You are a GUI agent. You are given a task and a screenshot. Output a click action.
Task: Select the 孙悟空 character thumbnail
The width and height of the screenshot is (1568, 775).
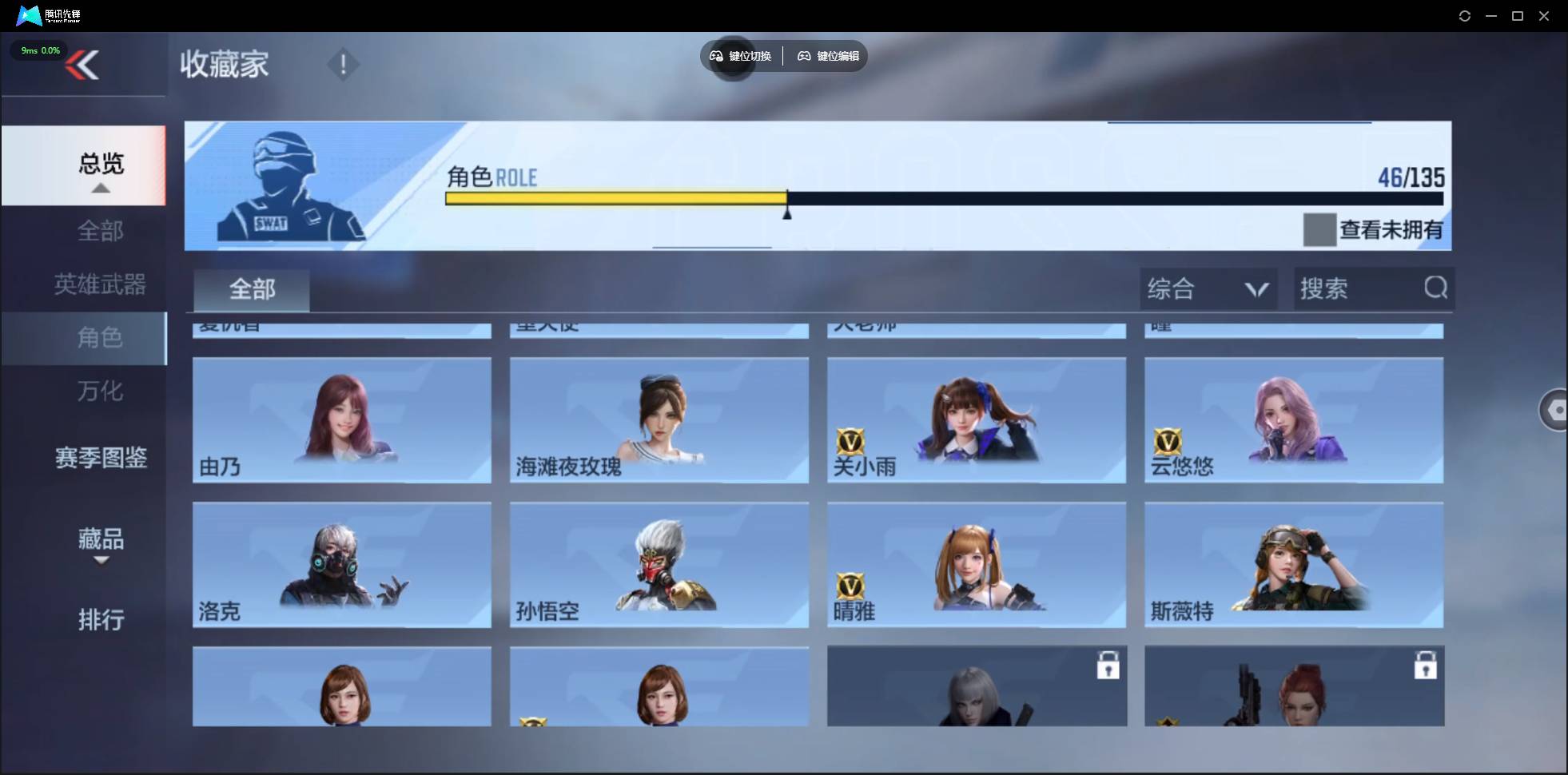659,565
